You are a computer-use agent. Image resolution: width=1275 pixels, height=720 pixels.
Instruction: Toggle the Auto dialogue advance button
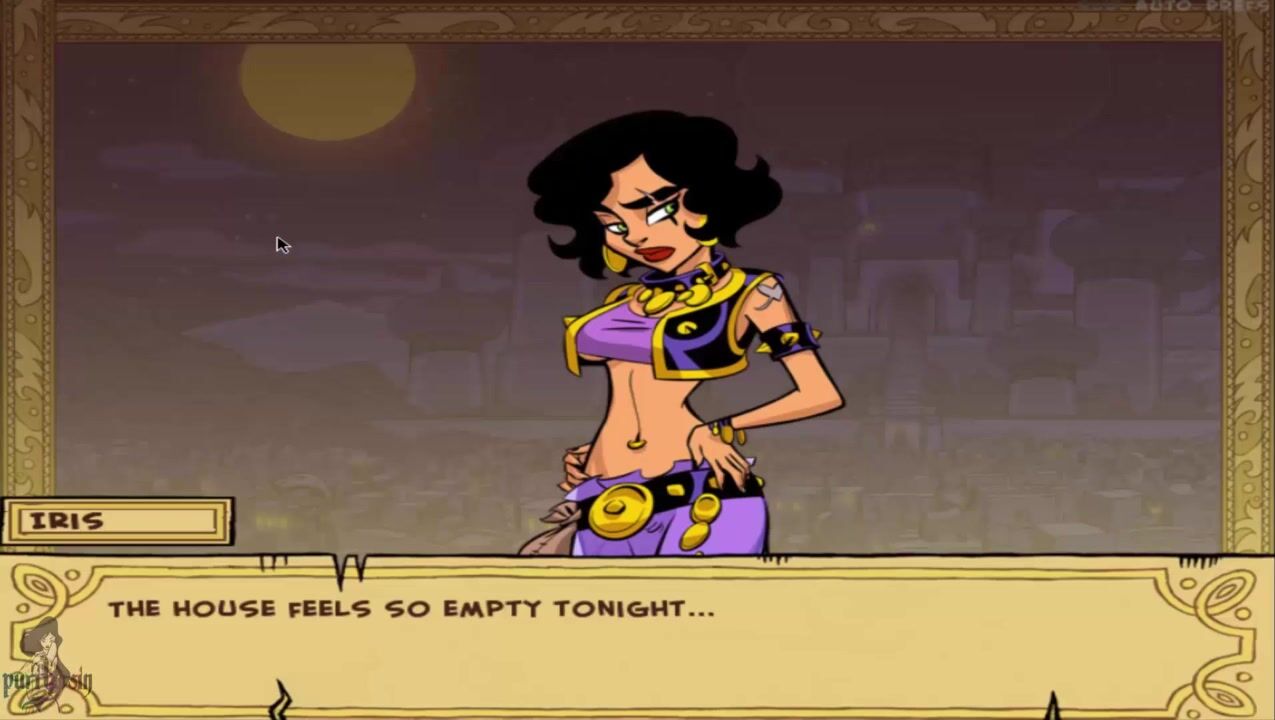click(1161, 6)
